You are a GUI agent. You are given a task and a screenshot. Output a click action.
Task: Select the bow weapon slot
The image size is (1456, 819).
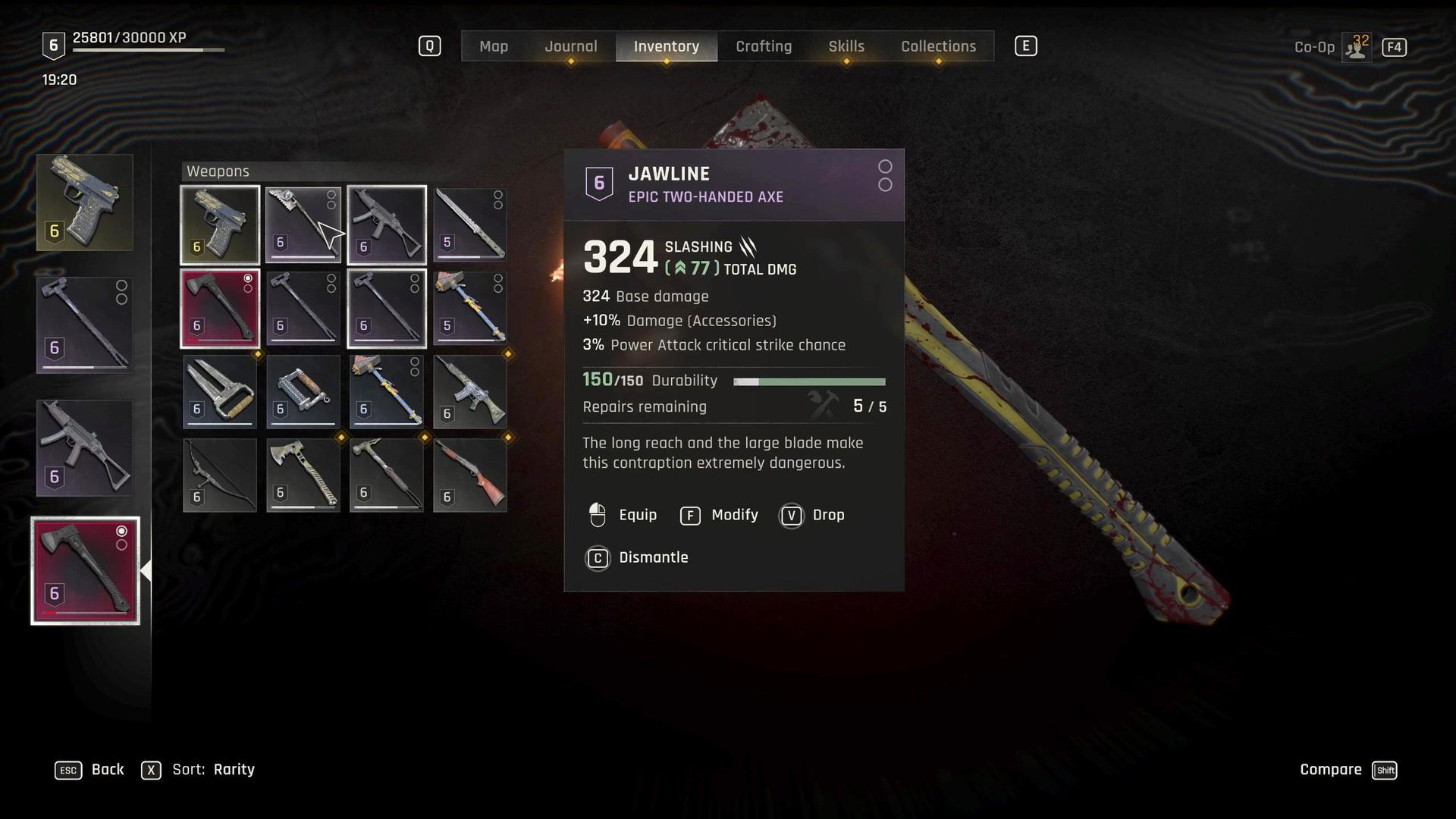coord(220,475)
